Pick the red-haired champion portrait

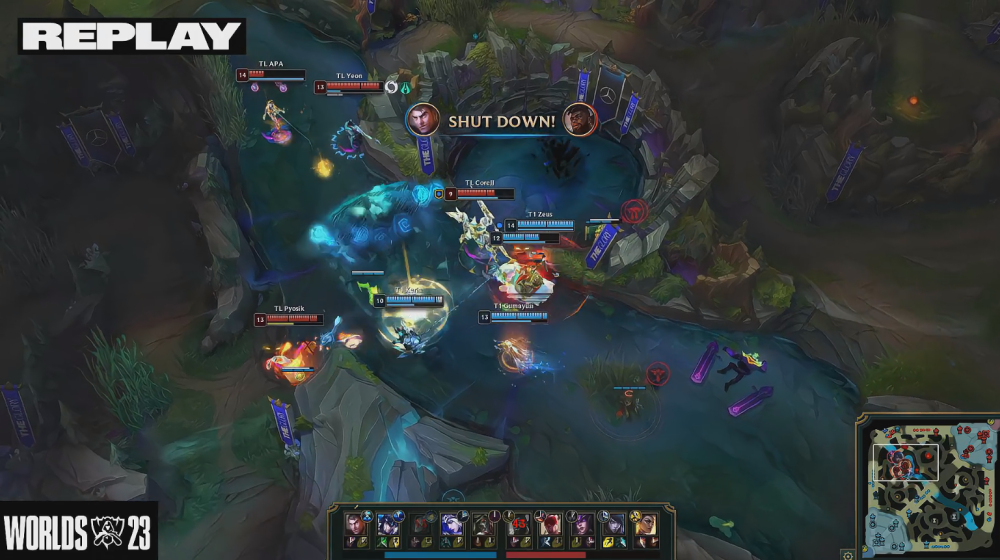tap(550, 523)
